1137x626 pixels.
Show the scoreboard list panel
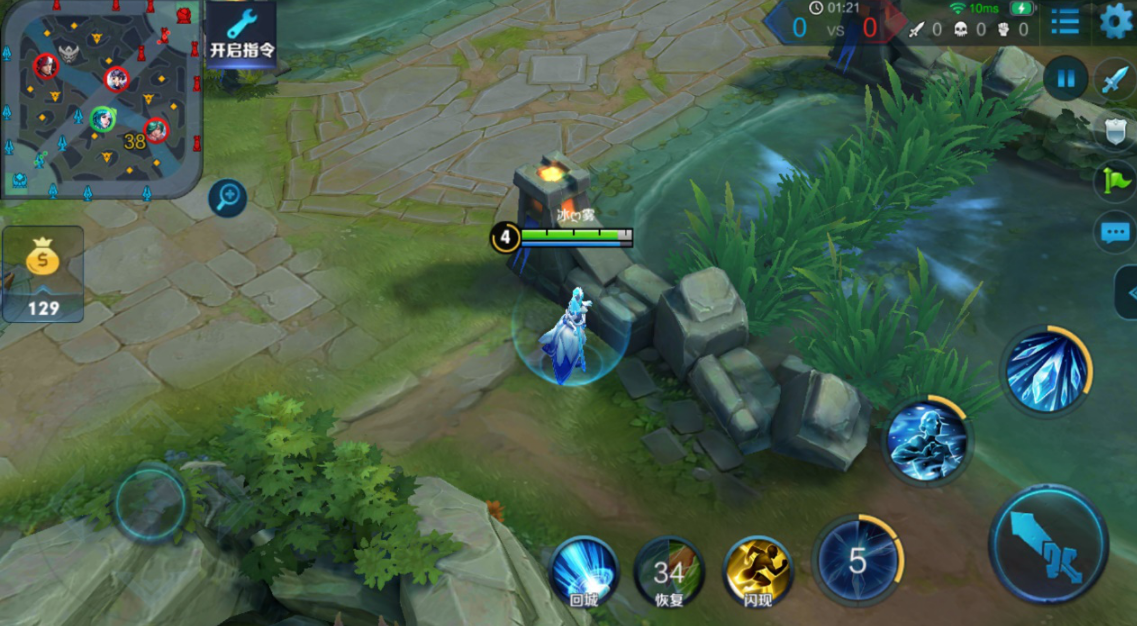pos(1065,21)
